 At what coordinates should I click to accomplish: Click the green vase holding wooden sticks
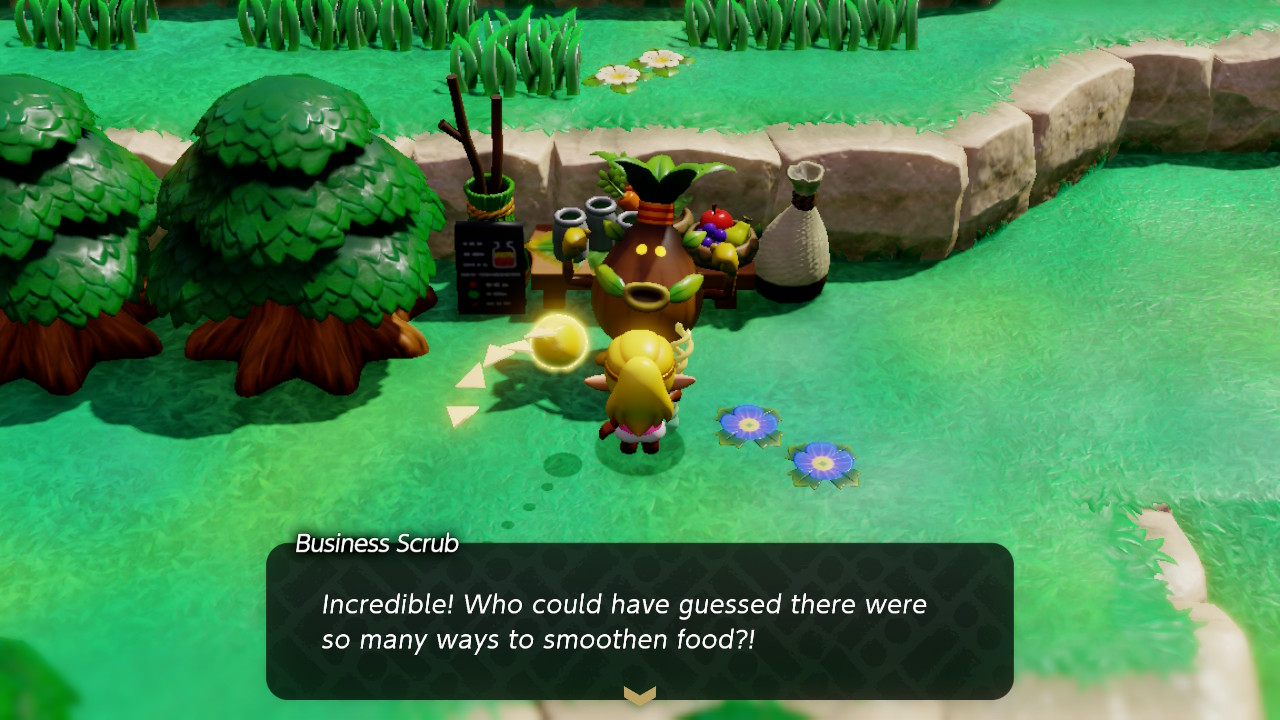point(490,196)
